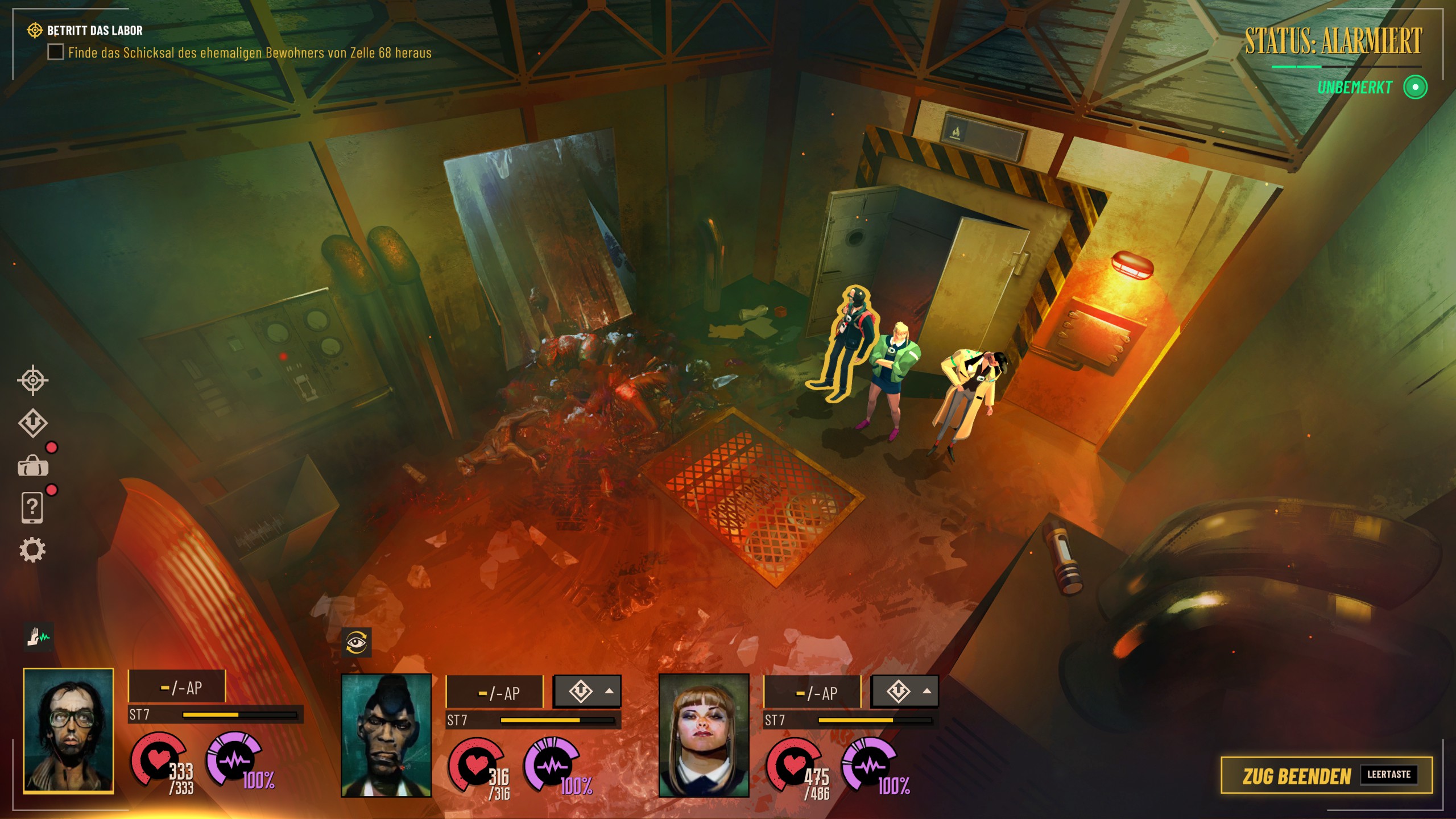Screen dimensions: 1456x819
Task: Select the woman with bangs portrait
Action: tap(704, 735)
